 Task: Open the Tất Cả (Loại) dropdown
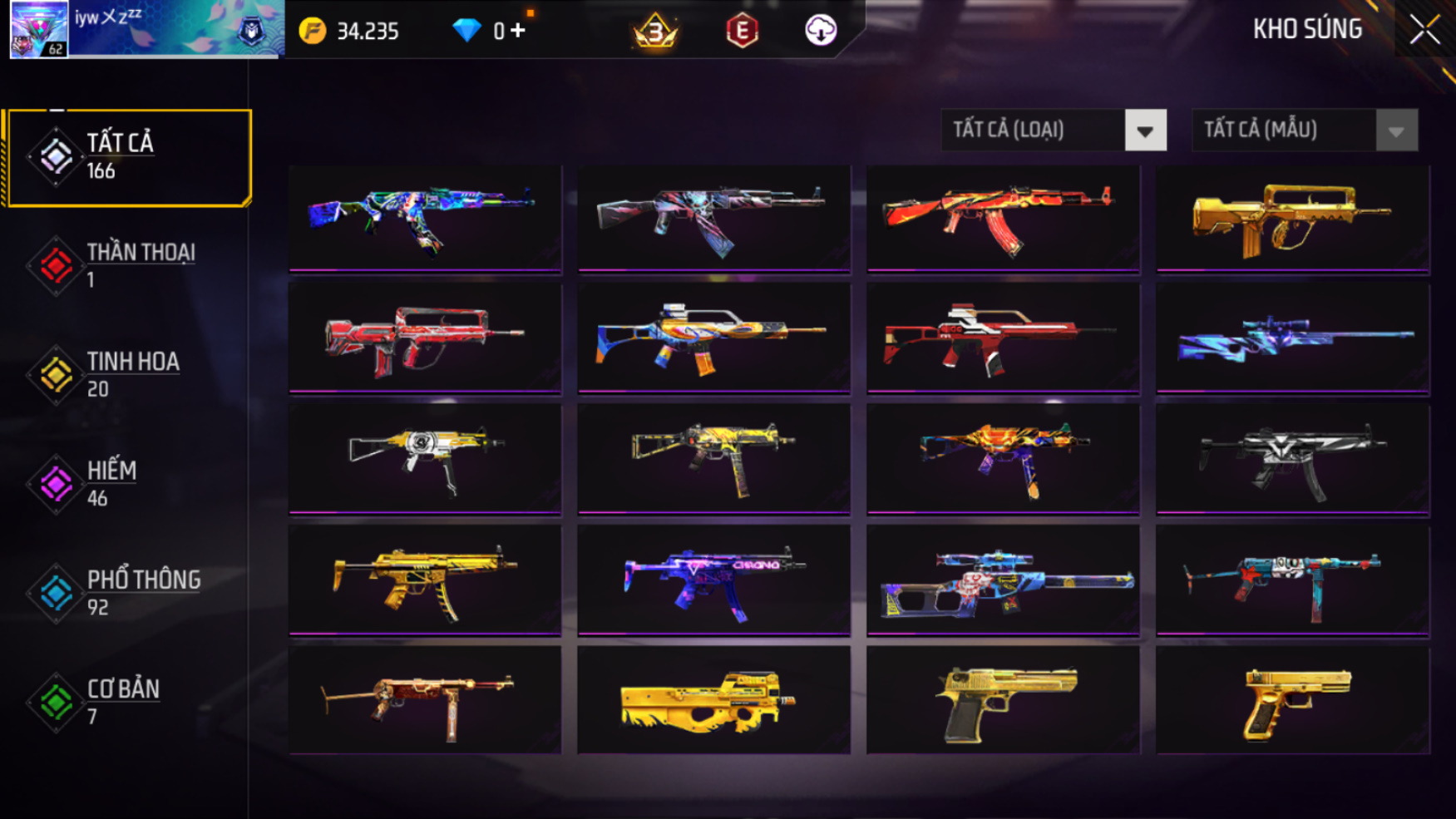1145,131
